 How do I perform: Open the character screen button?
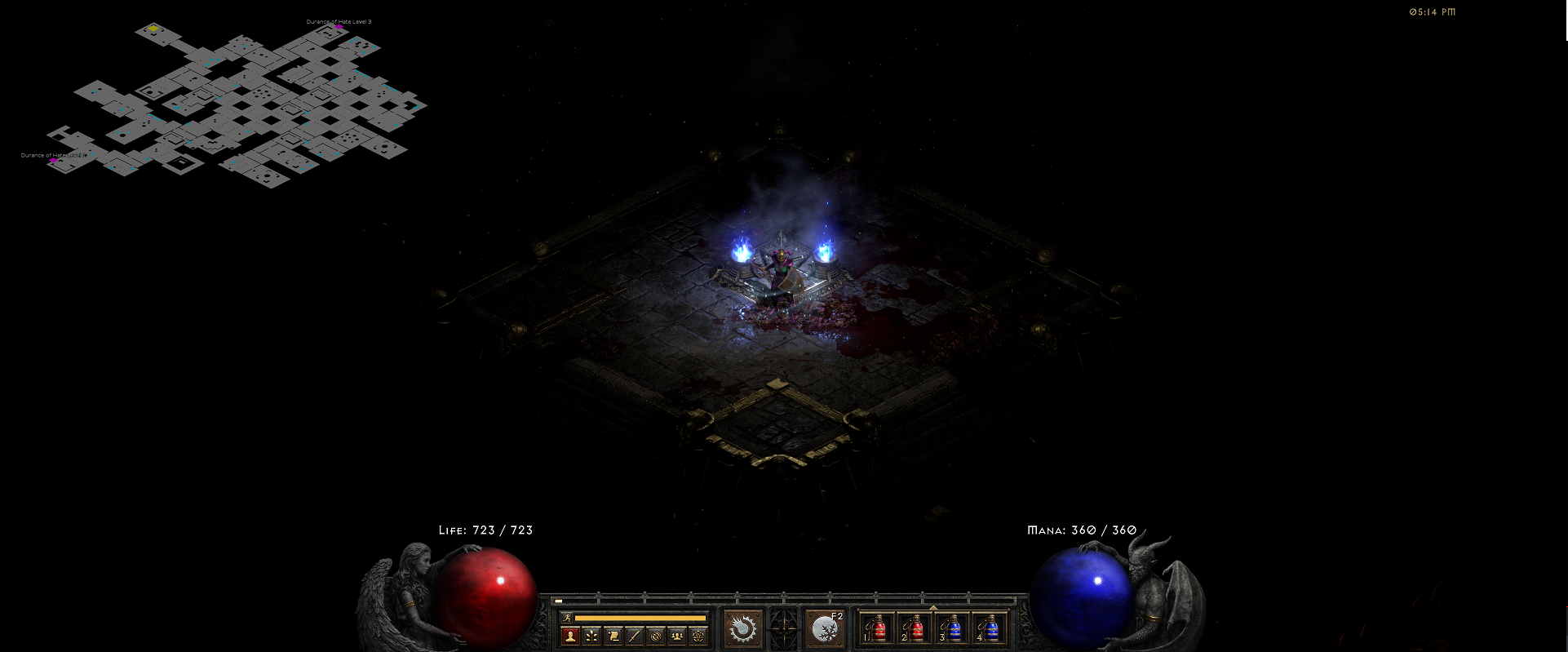click(x=571, y=636)
